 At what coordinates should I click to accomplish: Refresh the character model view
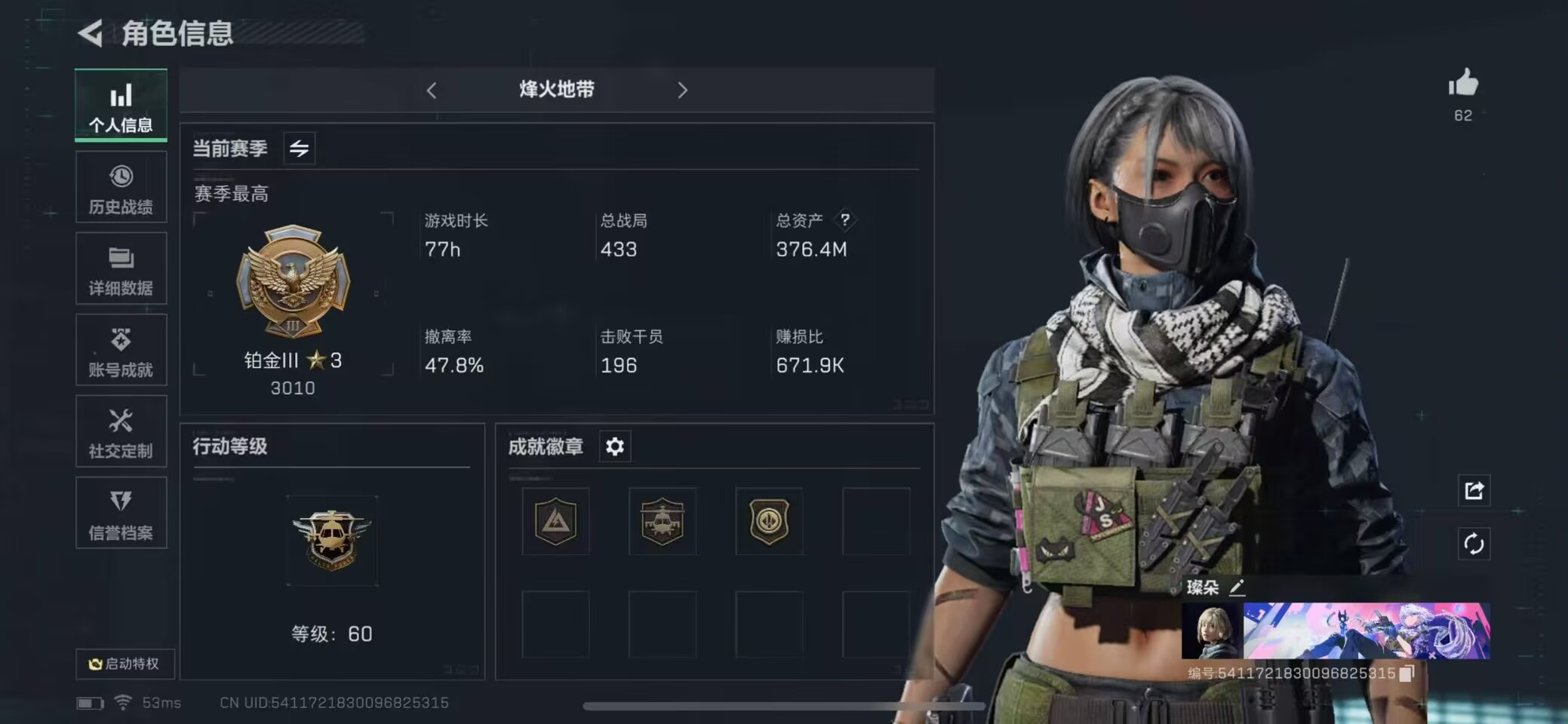[x=1475, y=545]
